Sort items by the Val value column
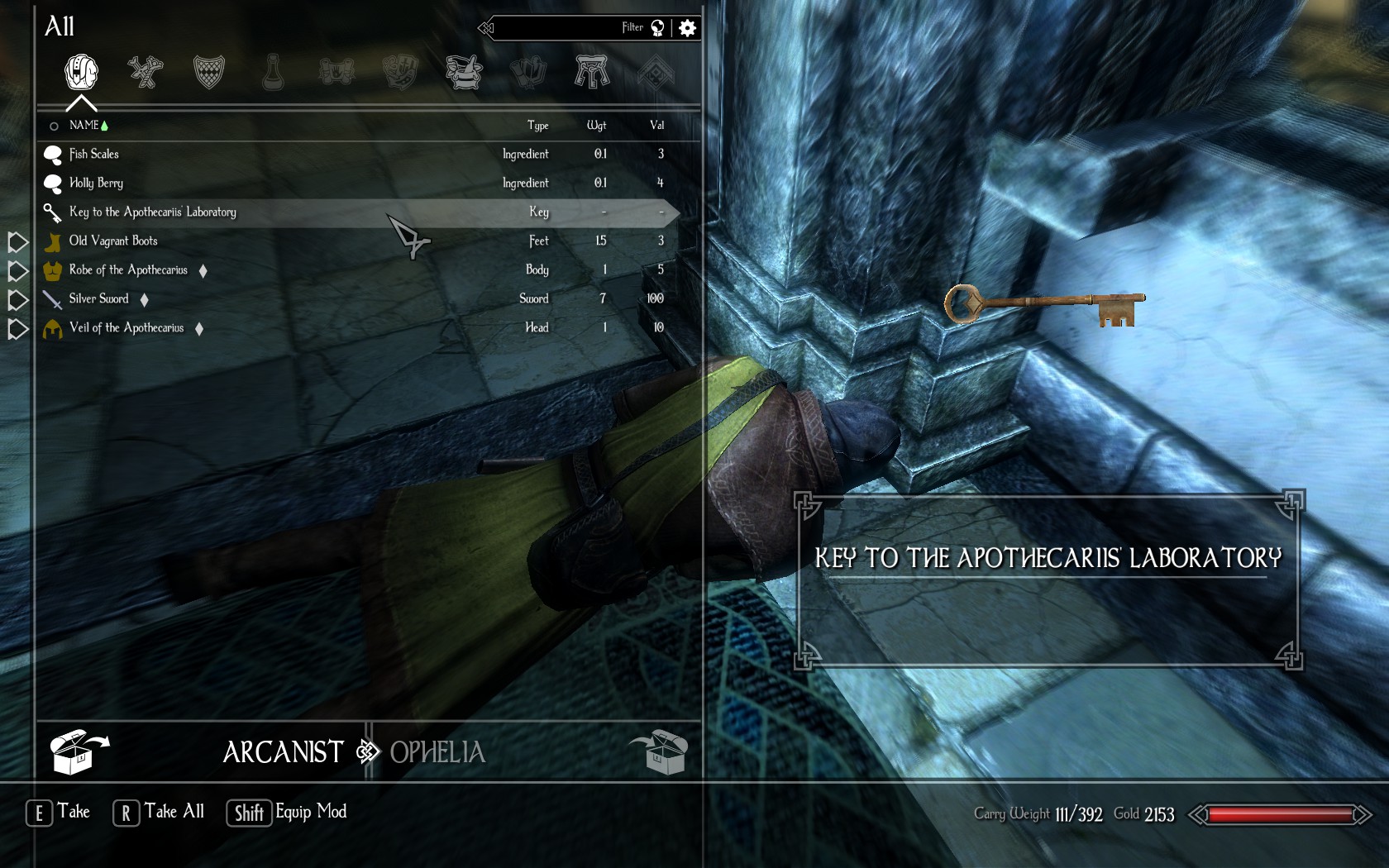The width and height of the screenshot is (1389, 868). (656, 126)
